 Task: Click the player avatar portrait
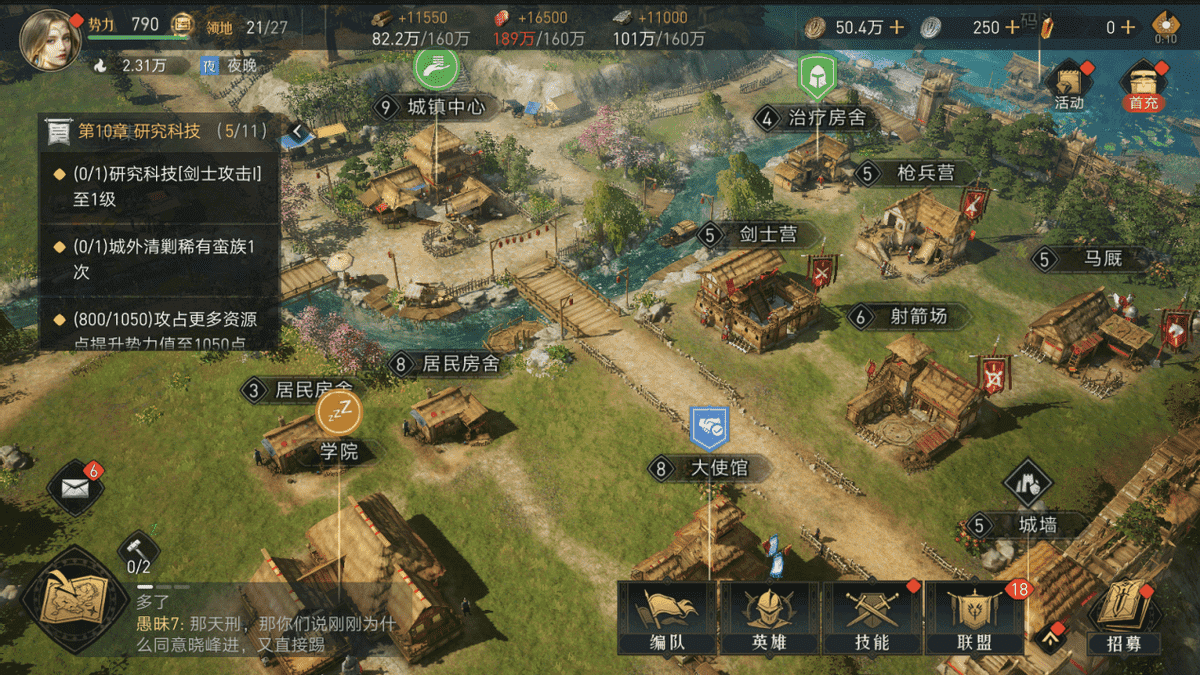(x=45, y=40)
